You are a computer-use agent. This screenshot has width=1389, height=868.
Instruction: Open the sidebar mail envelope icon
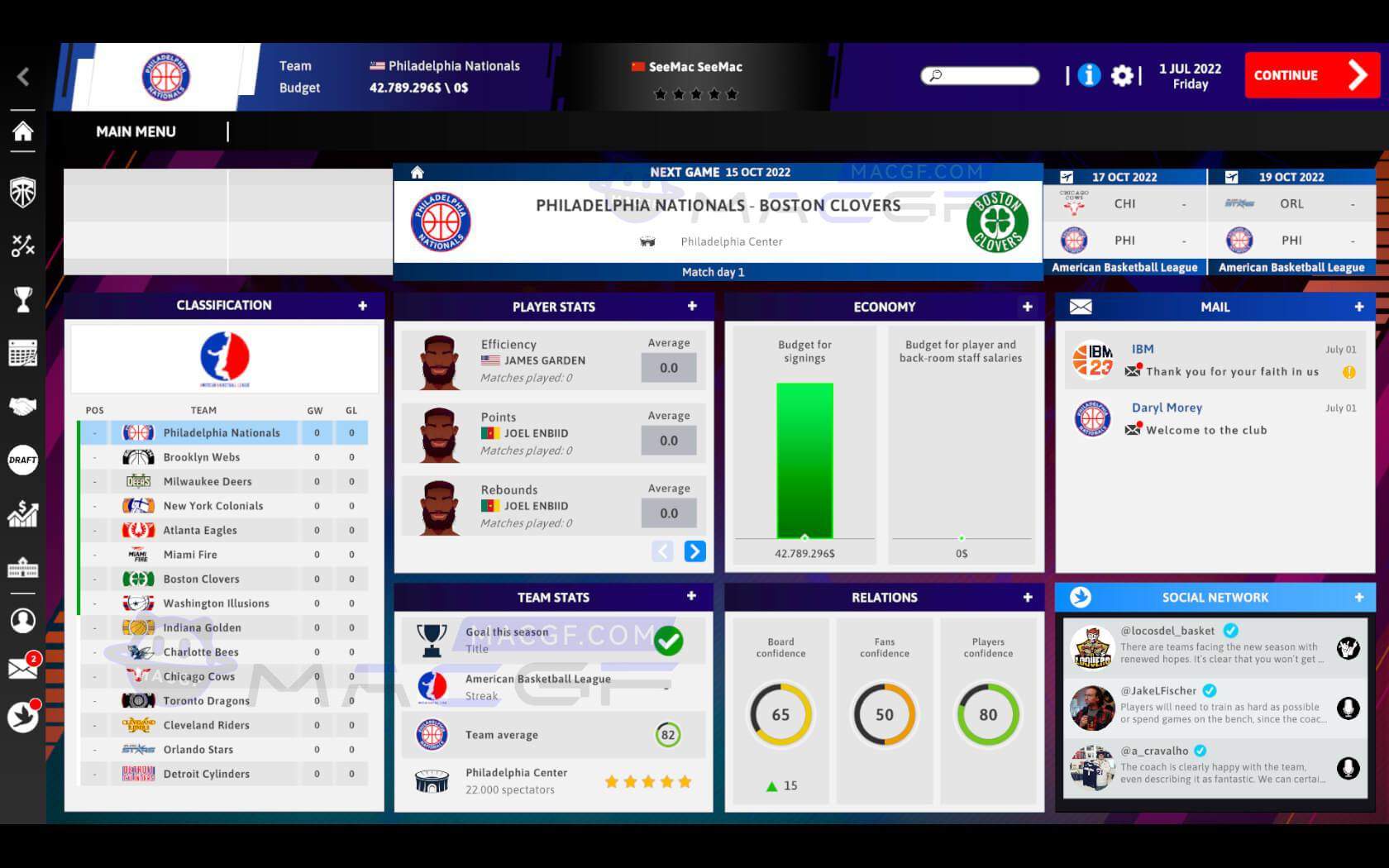point(23,668)
